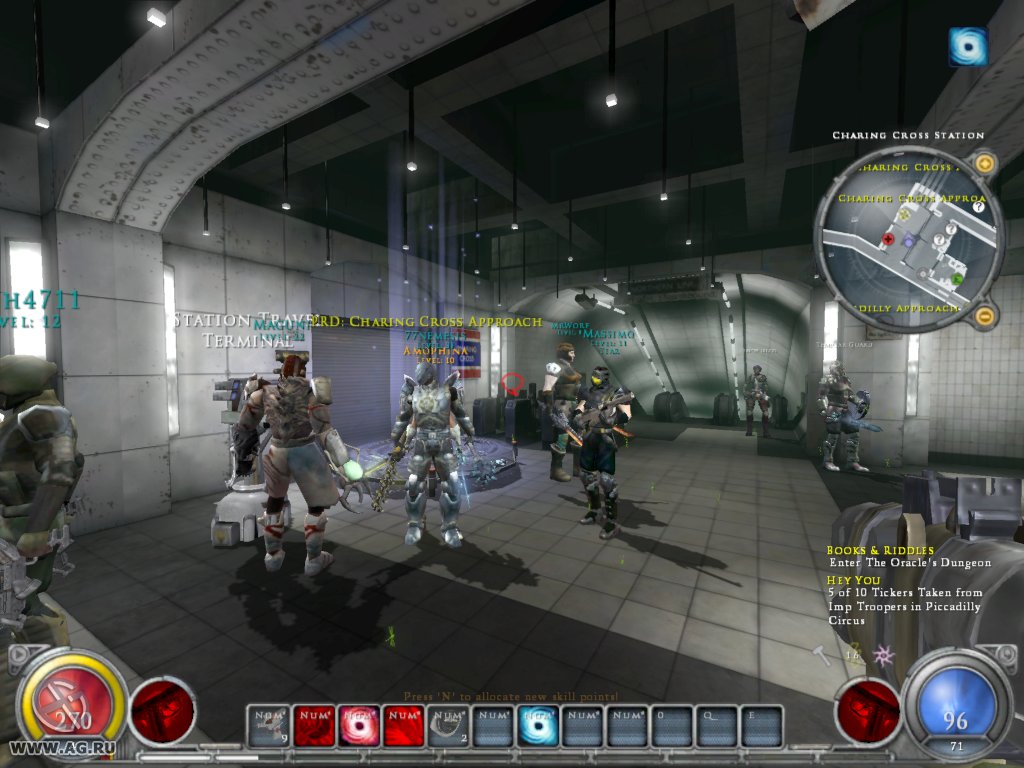This screenshot has height=768, width=1024.
Task: Click the right red skill orb
Action: click(x=867, y=711)
